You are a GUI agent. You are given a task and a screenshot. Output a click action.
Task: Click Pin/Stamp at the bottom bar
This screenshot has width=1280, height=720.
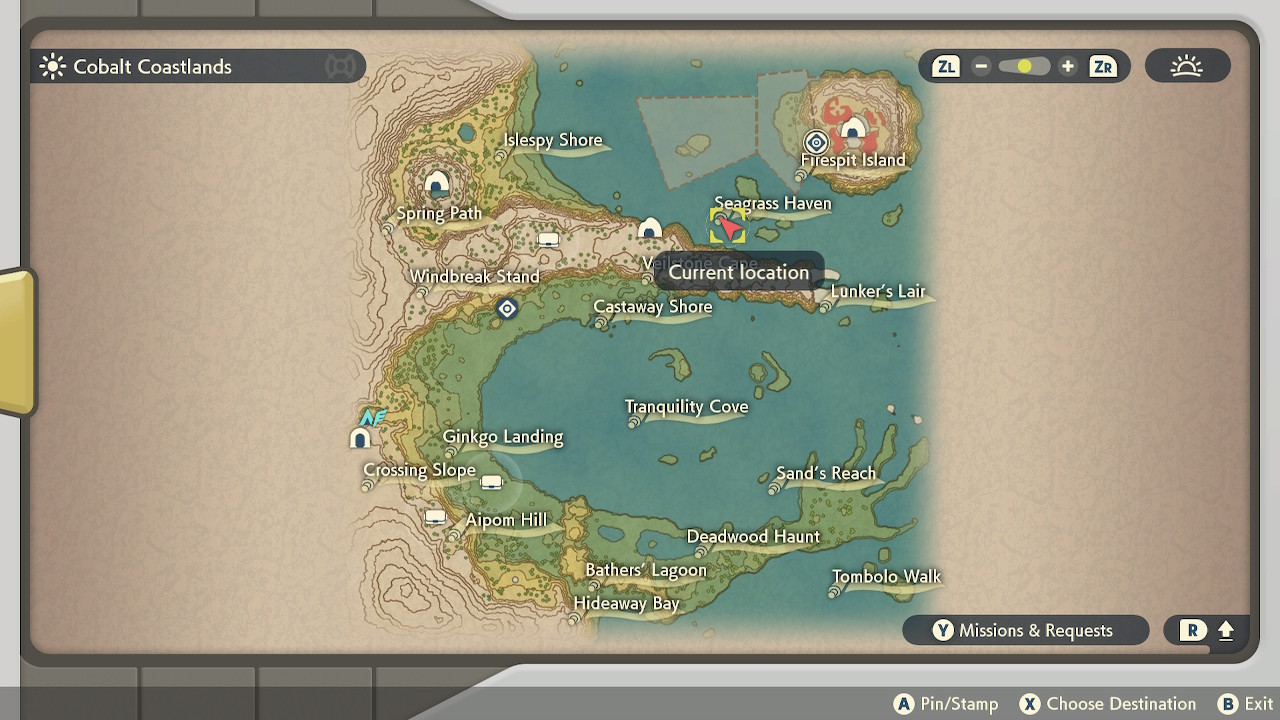[944, 703]
